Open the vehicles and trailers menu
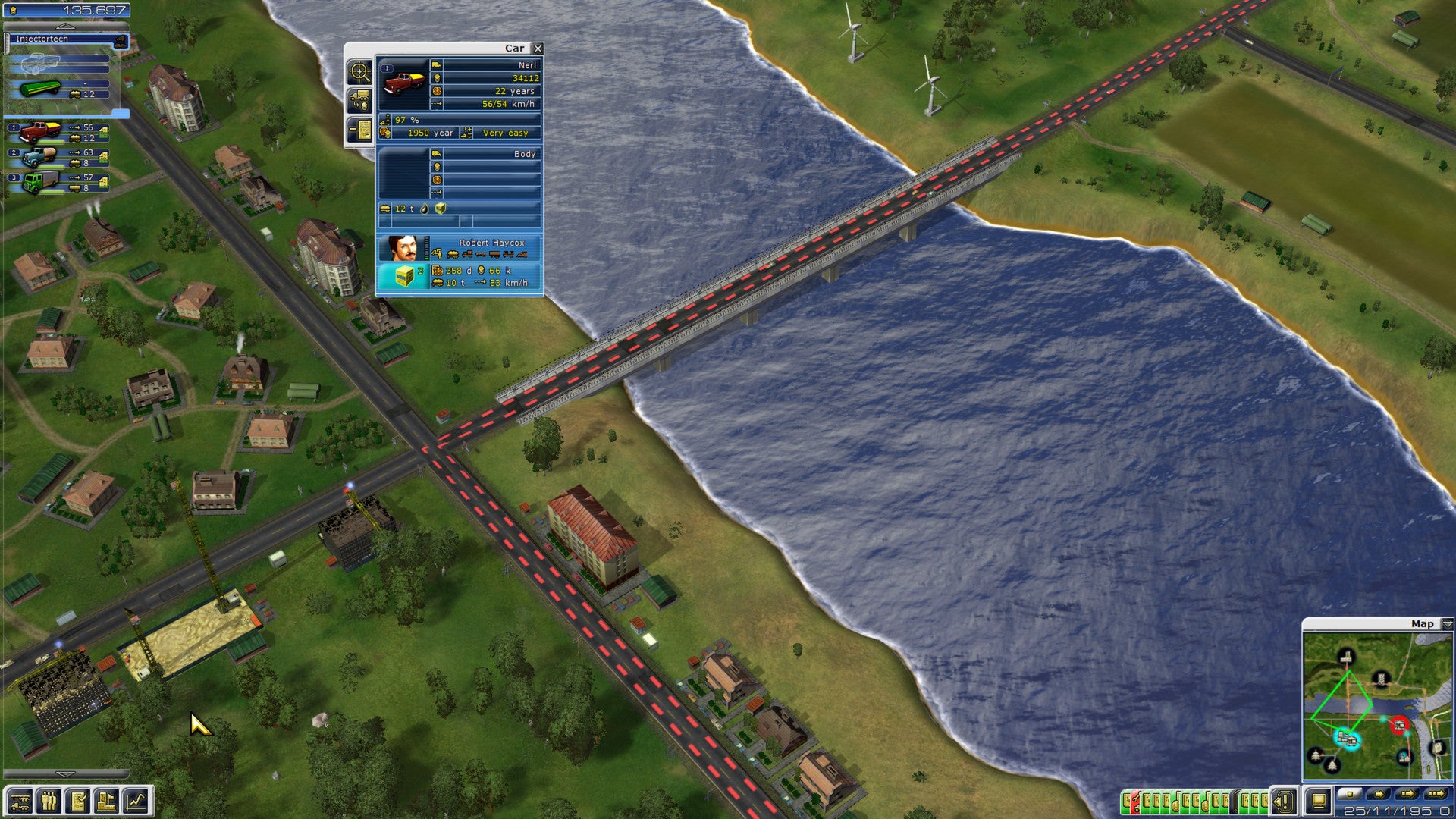Screen dimensions: 1456x819 pyautogui.click(x=20, y=801)
